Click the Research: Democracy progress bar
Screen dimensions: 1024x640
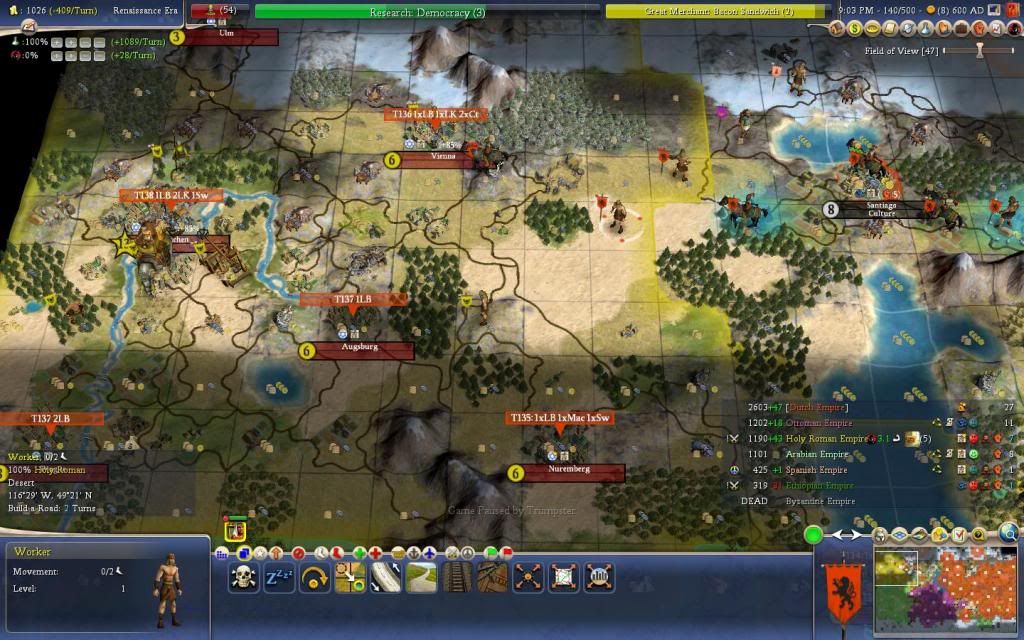(427, 12)
